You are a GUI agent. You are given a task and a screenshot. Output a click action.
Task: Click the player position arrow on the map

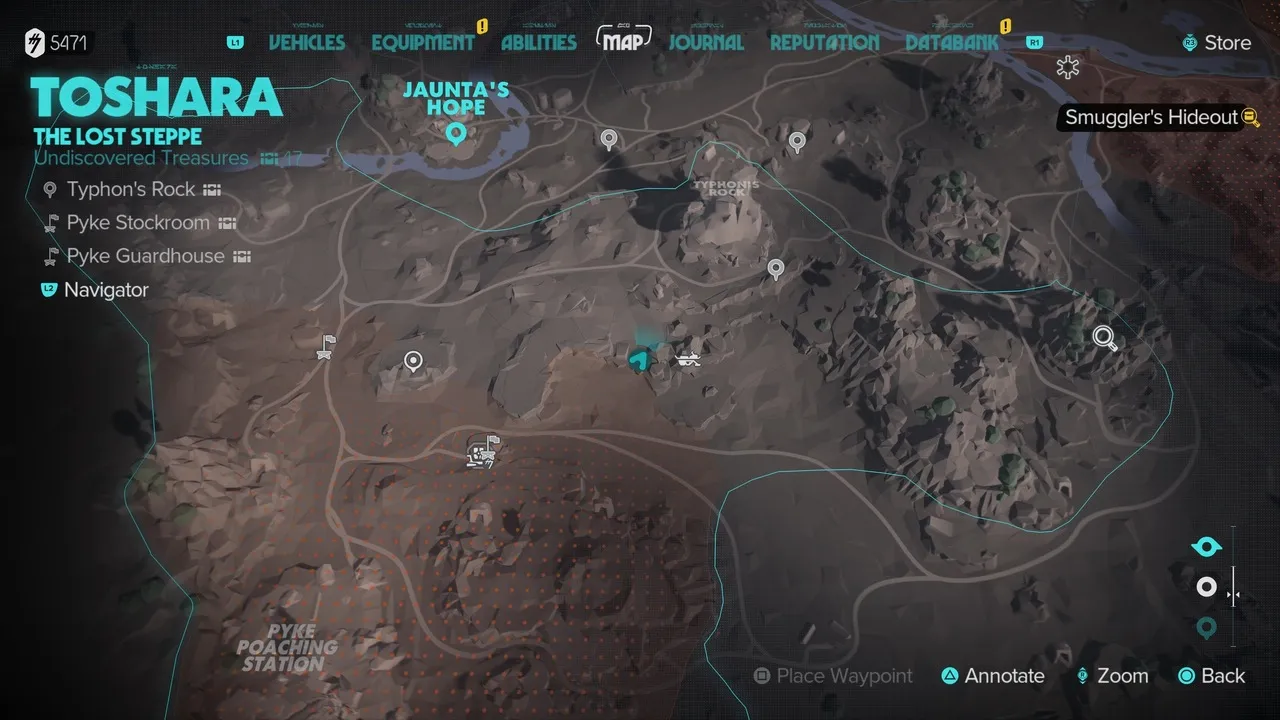[639, 356]
